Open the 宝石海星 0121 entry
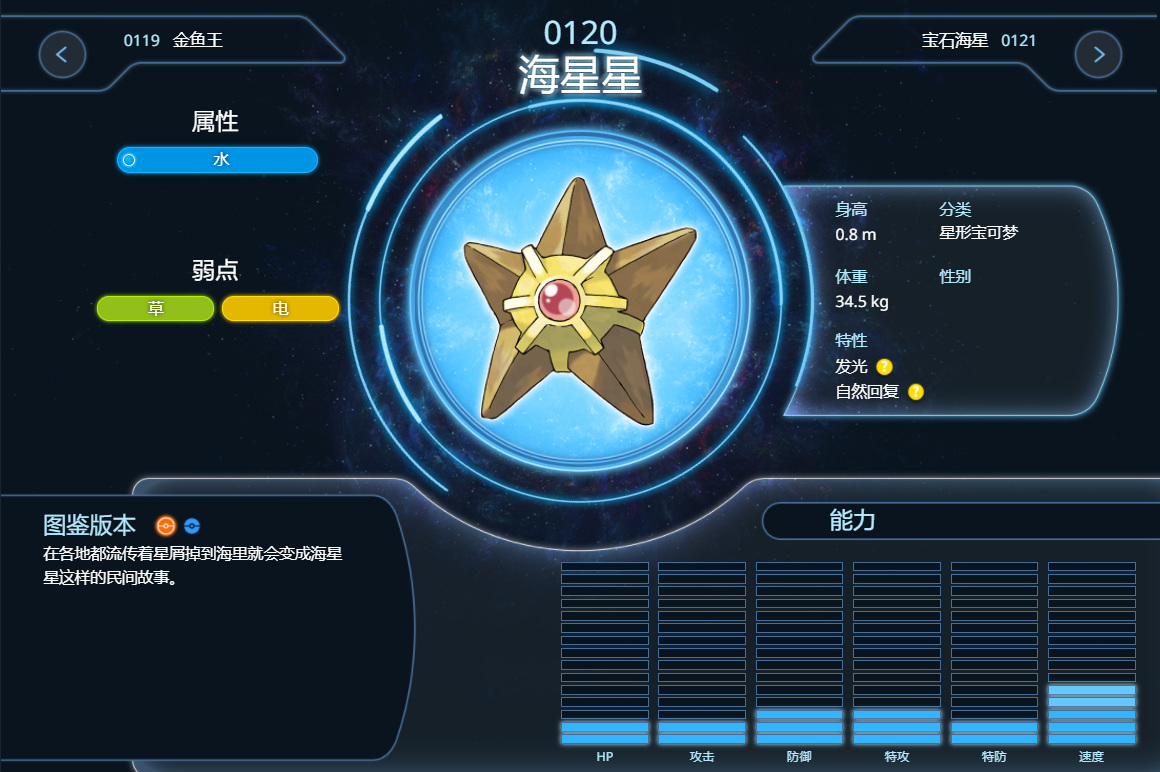This screenshot has width=1160, height=772. pyautogui.click(x=978, y=41)
